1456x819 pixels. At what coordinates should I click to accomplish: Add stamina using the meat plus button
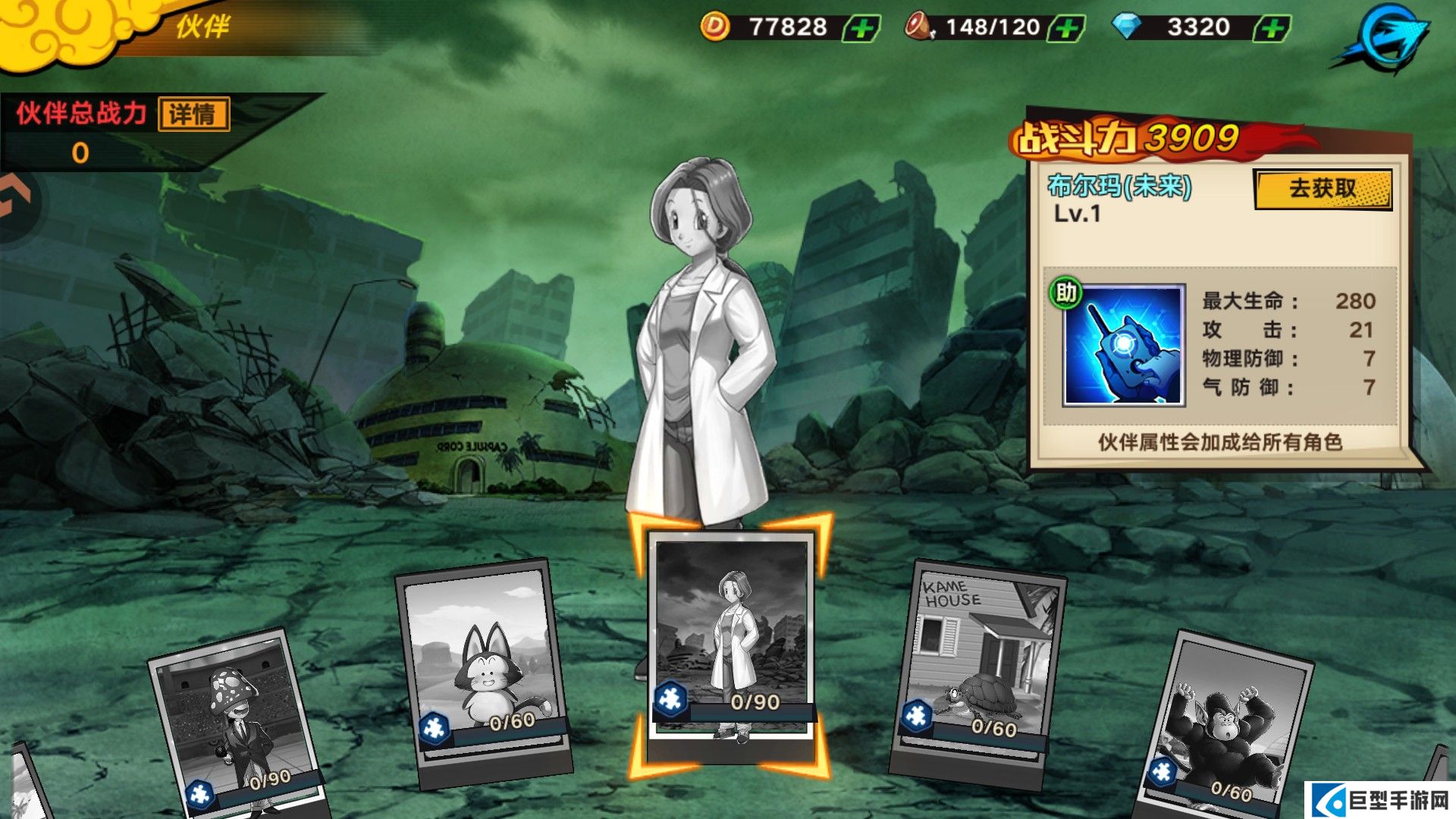click(x=1067, y=29)
